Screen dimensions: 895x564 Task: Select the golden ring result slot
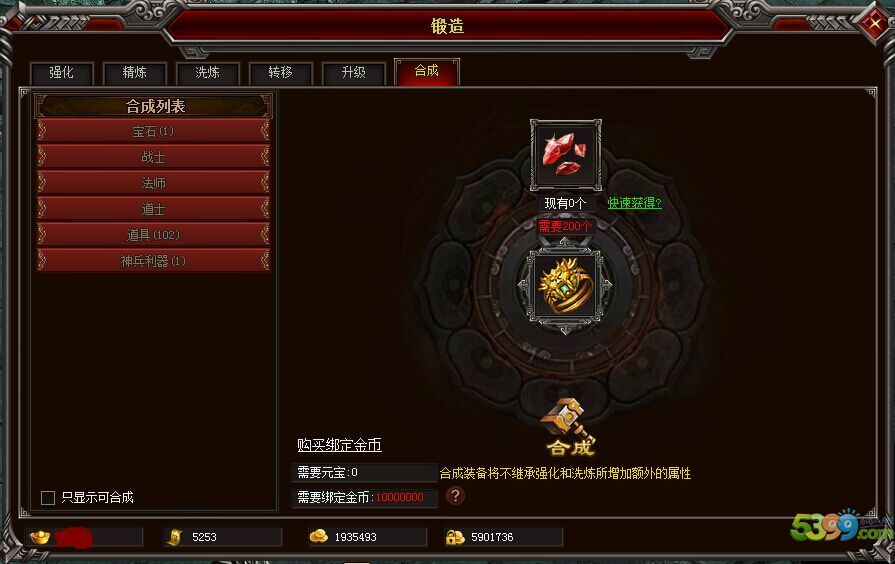tap(565, 286)
